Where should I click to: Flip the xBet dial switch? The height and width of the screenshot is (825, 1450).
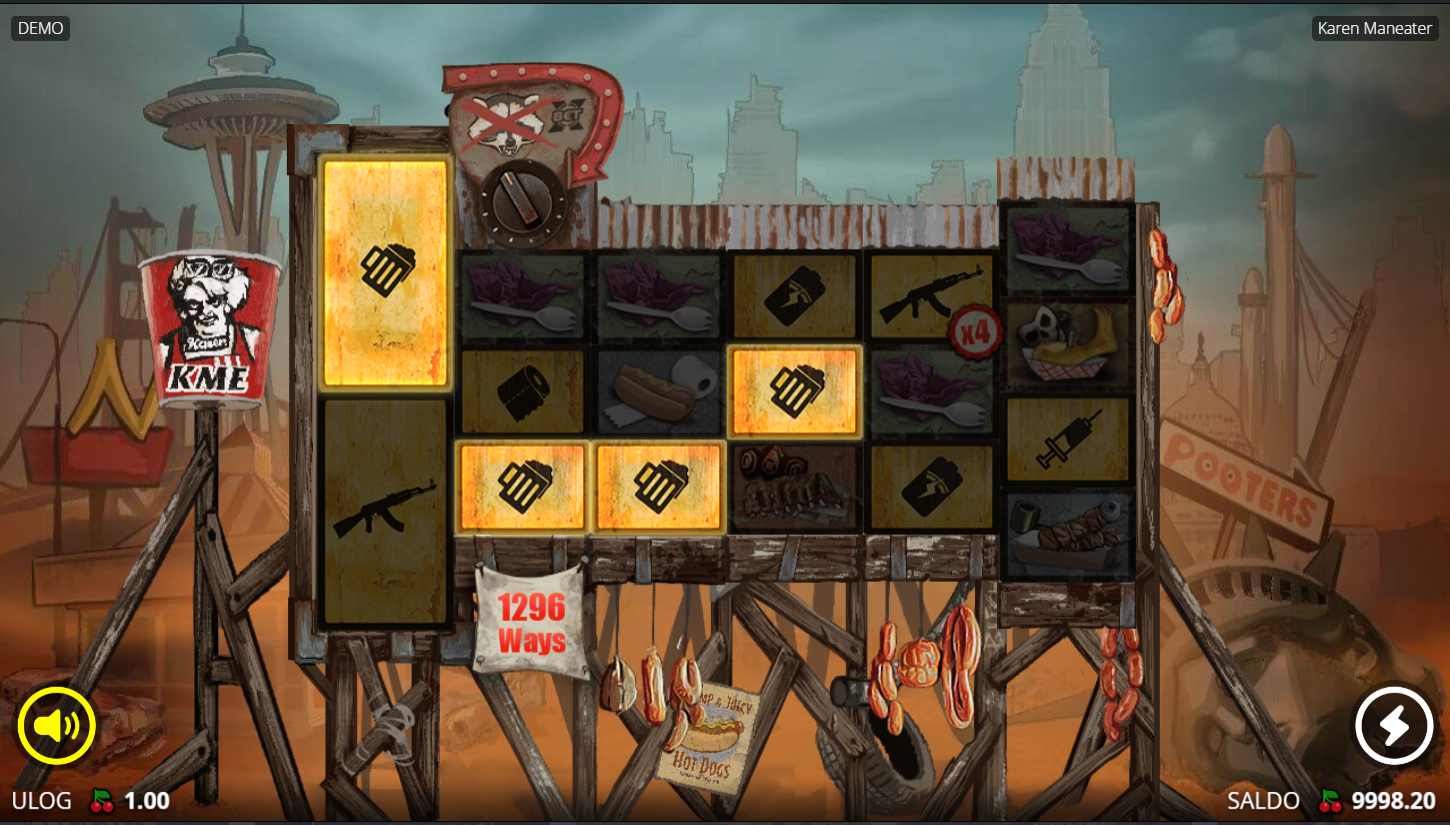[522, 203]
